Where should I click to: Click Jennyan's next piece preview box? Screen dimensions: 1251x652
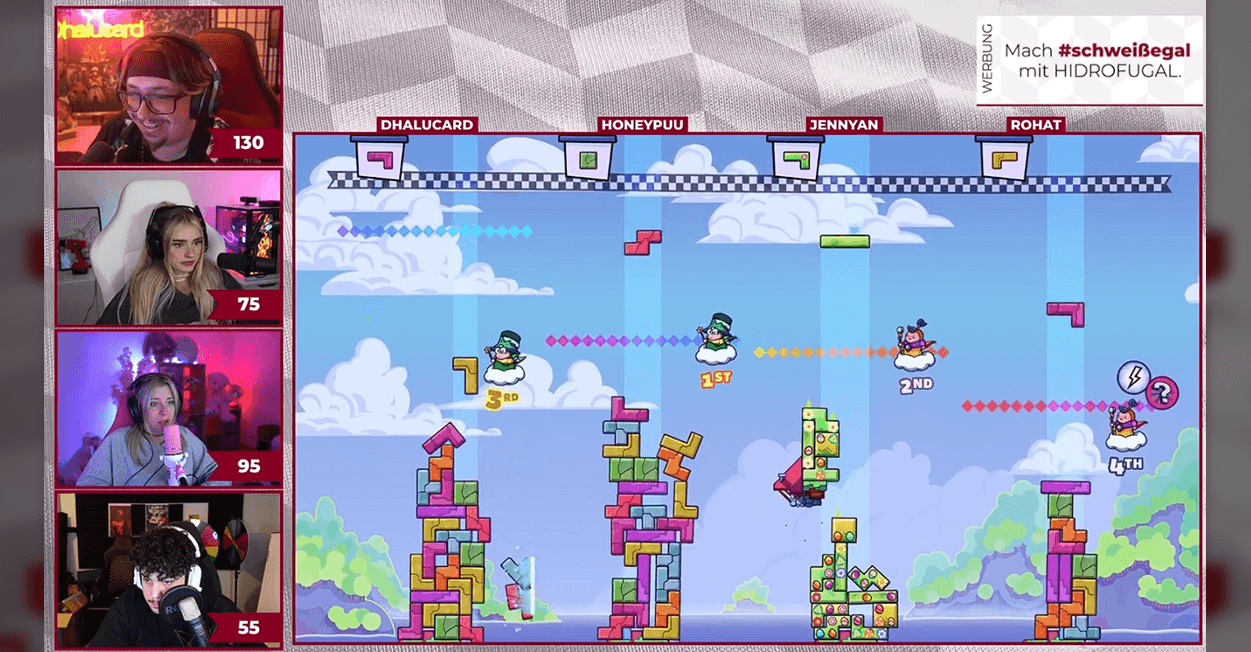pyautogui.click(x=796, y=158)
